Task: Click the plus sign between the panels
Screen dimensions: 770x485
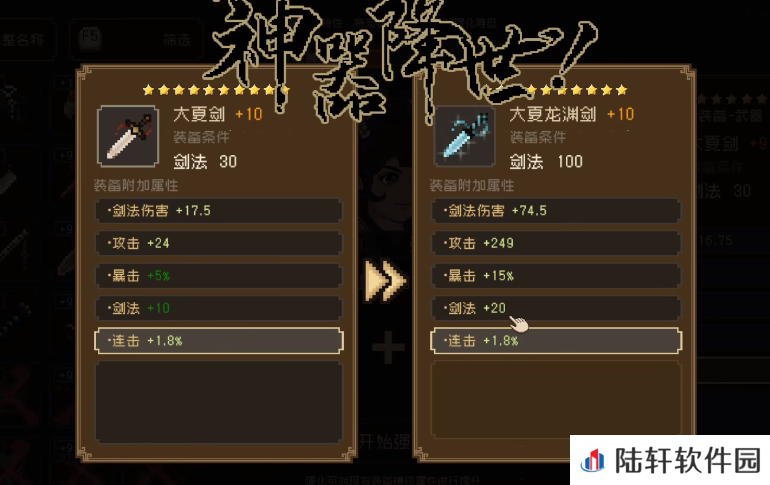Action: (387, 348)
